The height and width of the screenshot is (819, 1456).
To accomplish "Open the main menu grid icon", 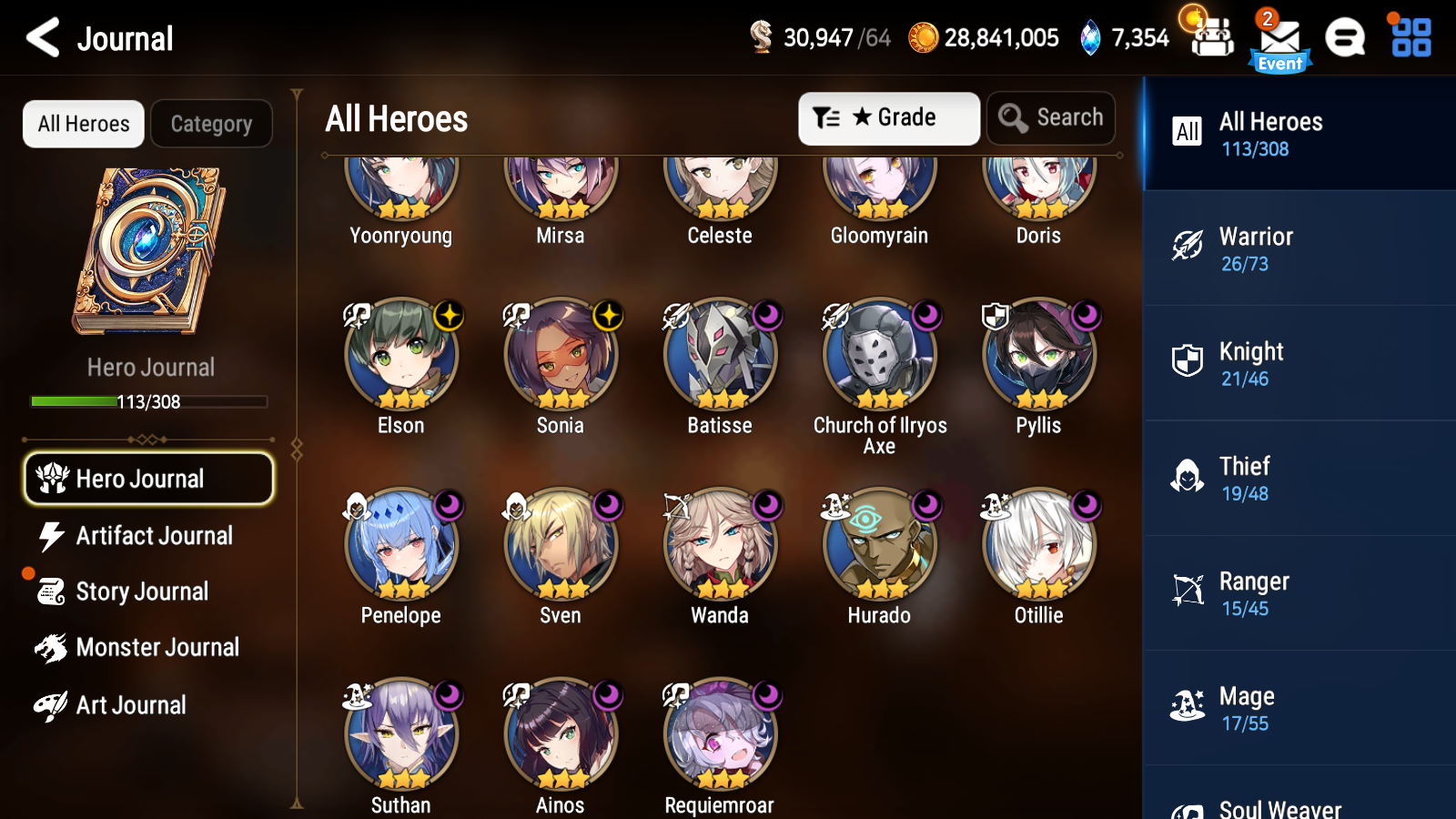I will tap(1409, 38).
